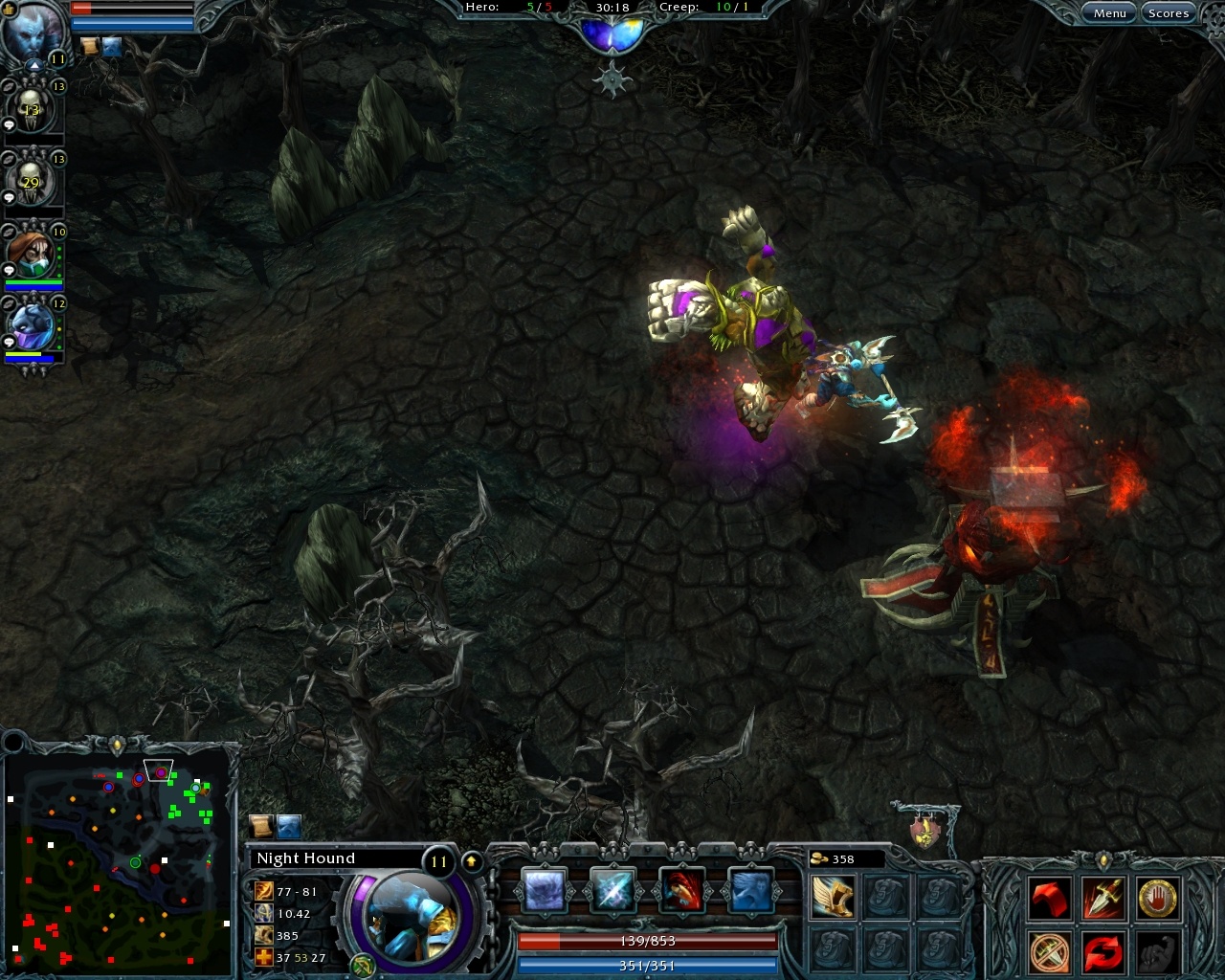Image resolution: width=1225 pixels, height=980 pixels.
Task: Click the red Backstab ability icon
Action: click(681, 890)
